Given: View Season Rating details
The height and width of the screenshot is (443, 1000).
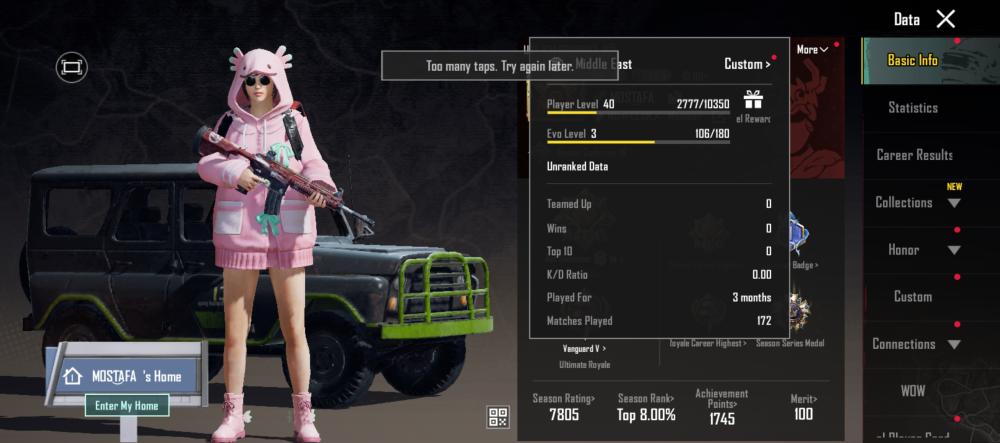Looking at the screenshot, I should pyautogui.click(x=564, y=407).
